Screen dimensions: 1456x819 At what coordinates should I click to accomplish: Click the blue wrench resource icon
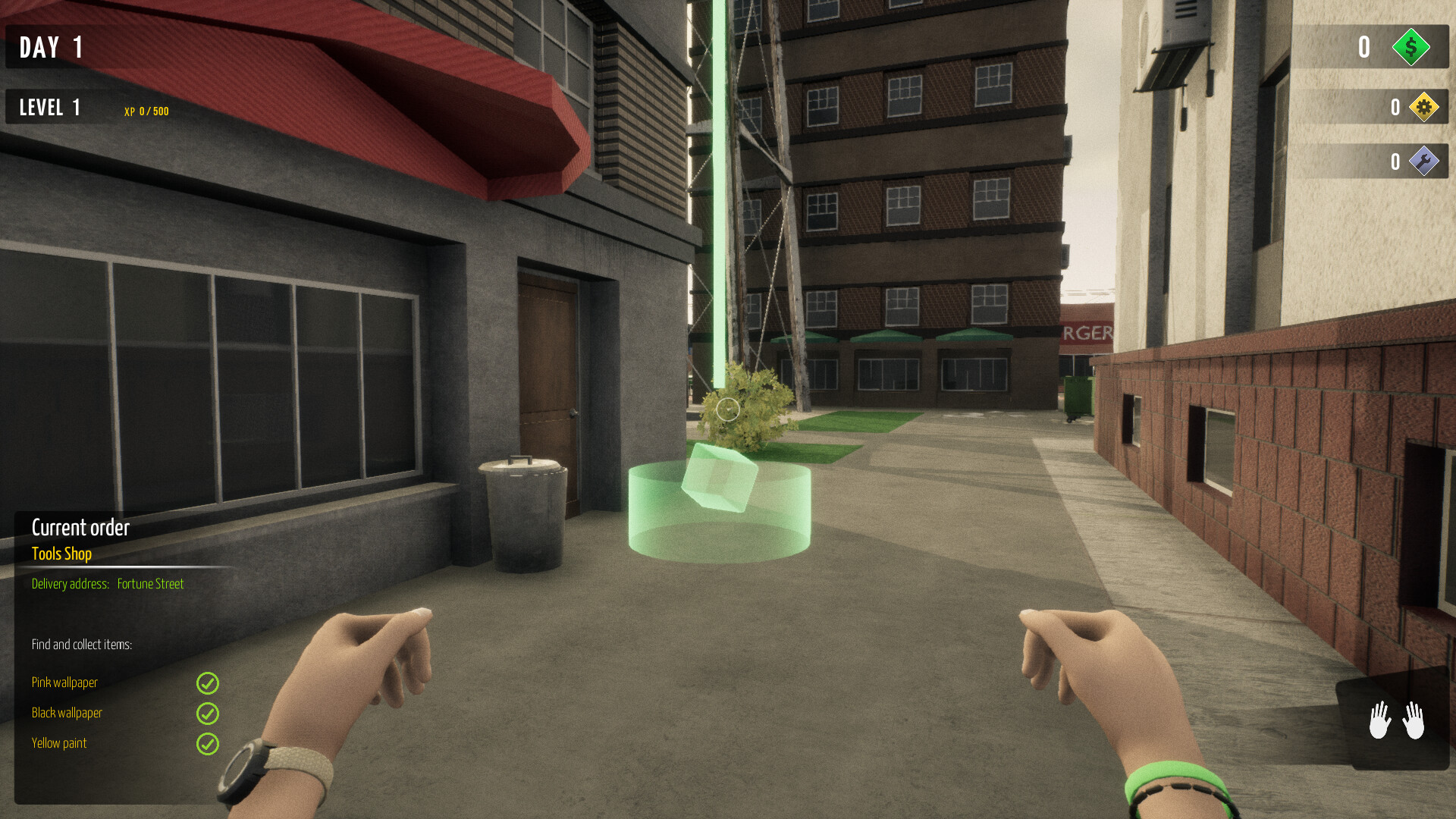[x=1425, y=161]
